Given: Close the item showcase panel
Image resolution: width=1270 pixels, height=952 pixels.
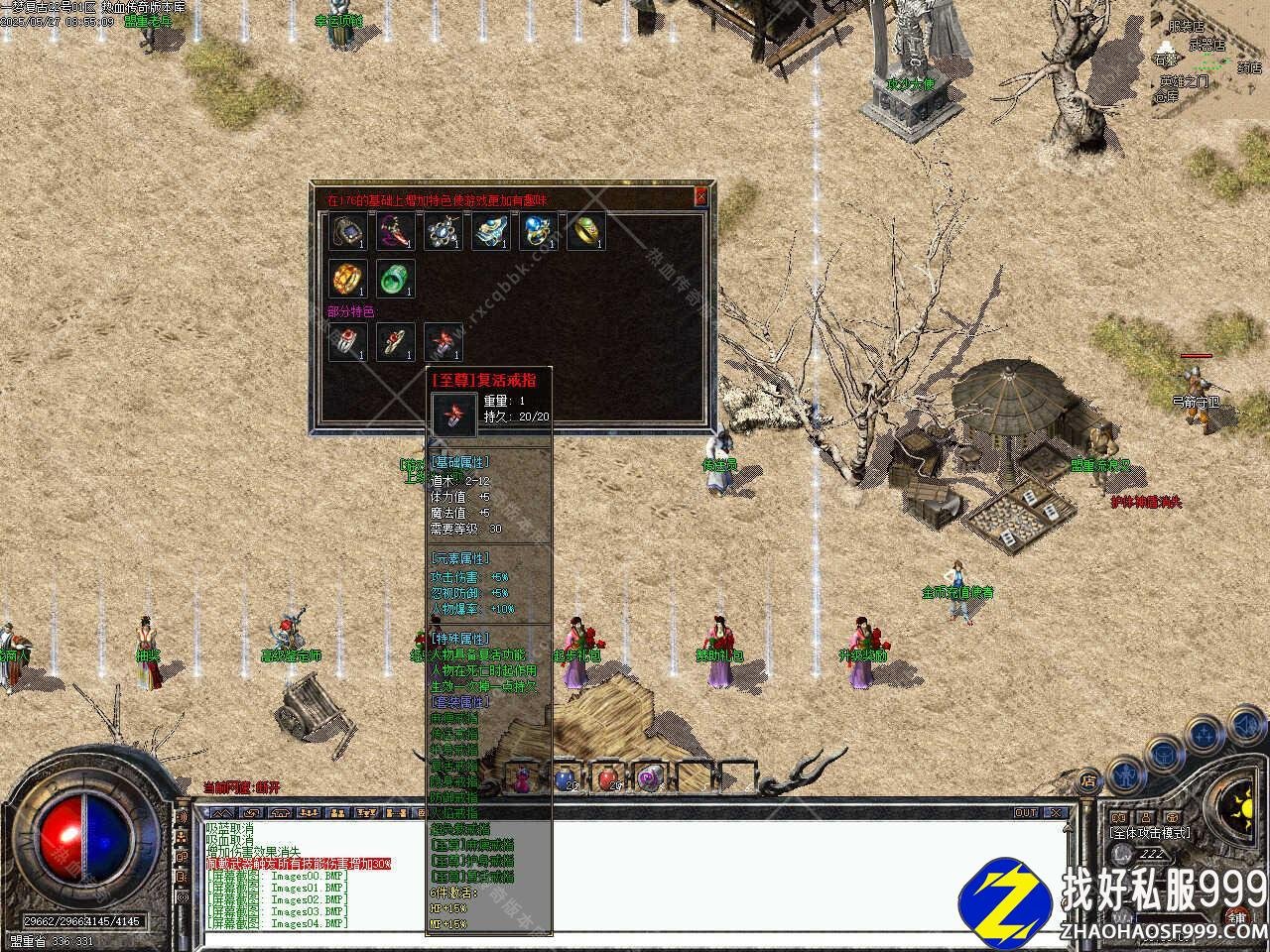Looking at the screenshot, I should coord(700,196).
